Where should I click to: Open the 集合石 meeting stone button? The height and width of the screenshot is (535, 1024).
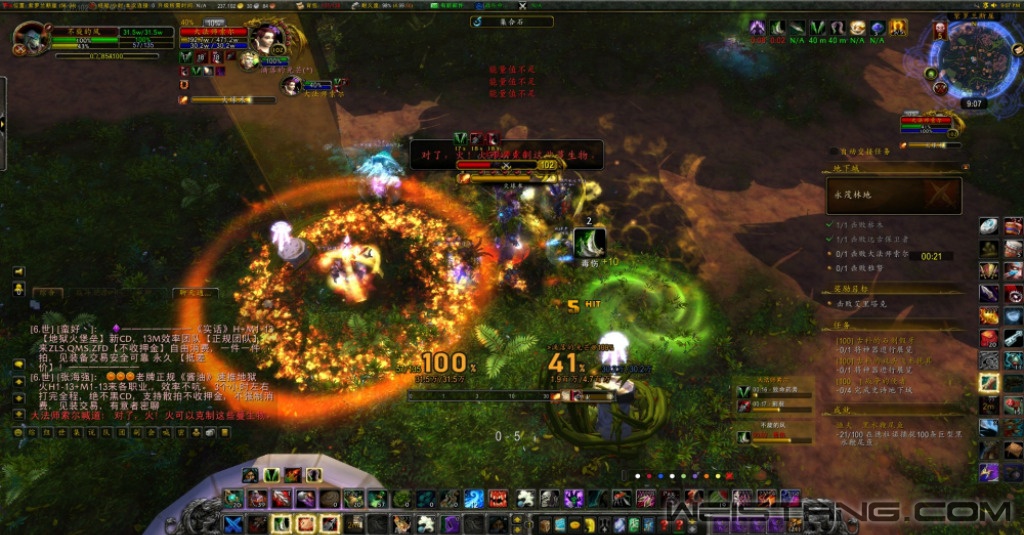pos(512,21)
